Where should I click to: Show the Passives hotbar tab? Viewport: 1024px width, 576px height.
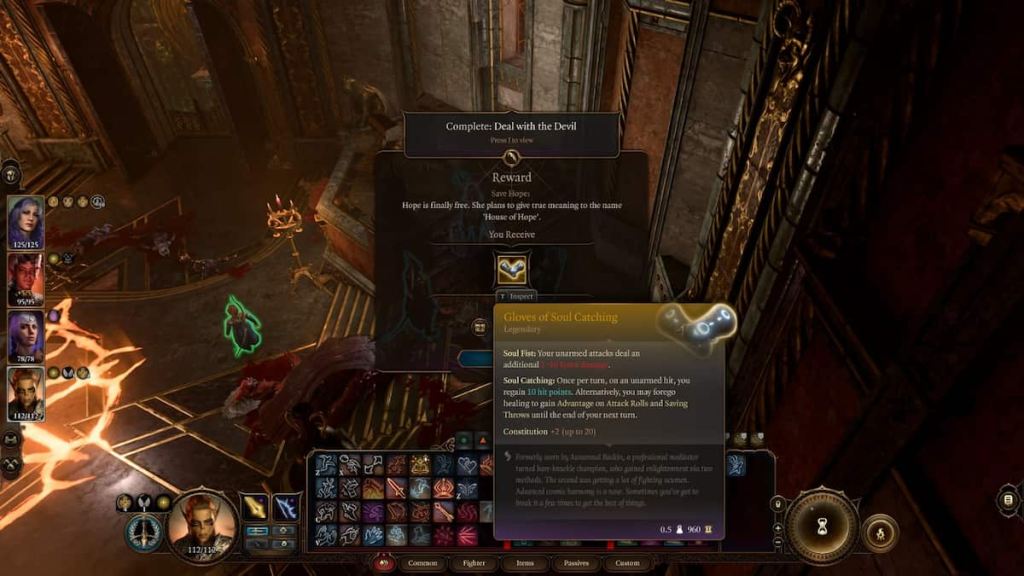(576, 563)
